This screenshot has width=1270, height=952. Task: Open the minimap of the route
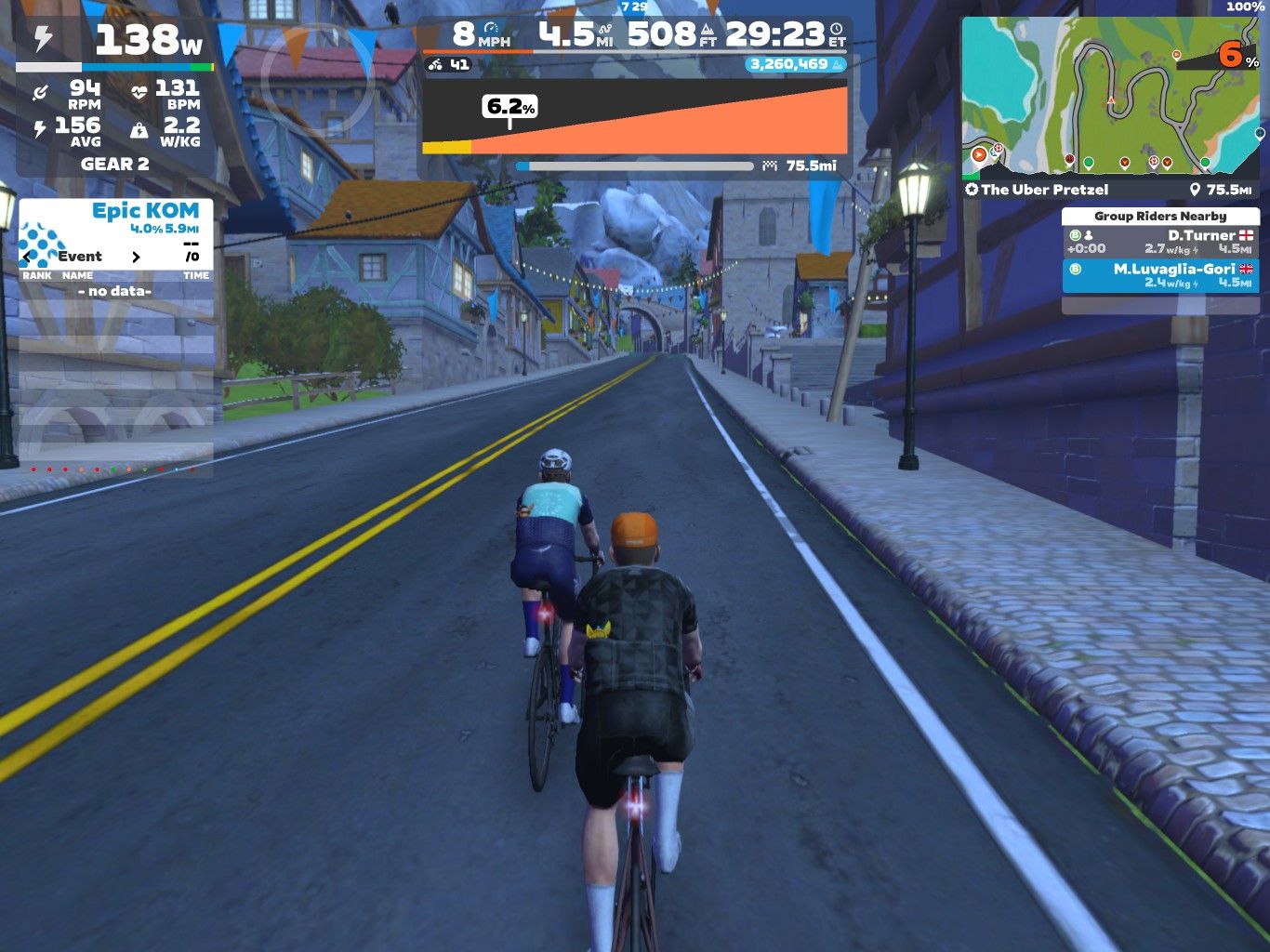click(1110, 98)
